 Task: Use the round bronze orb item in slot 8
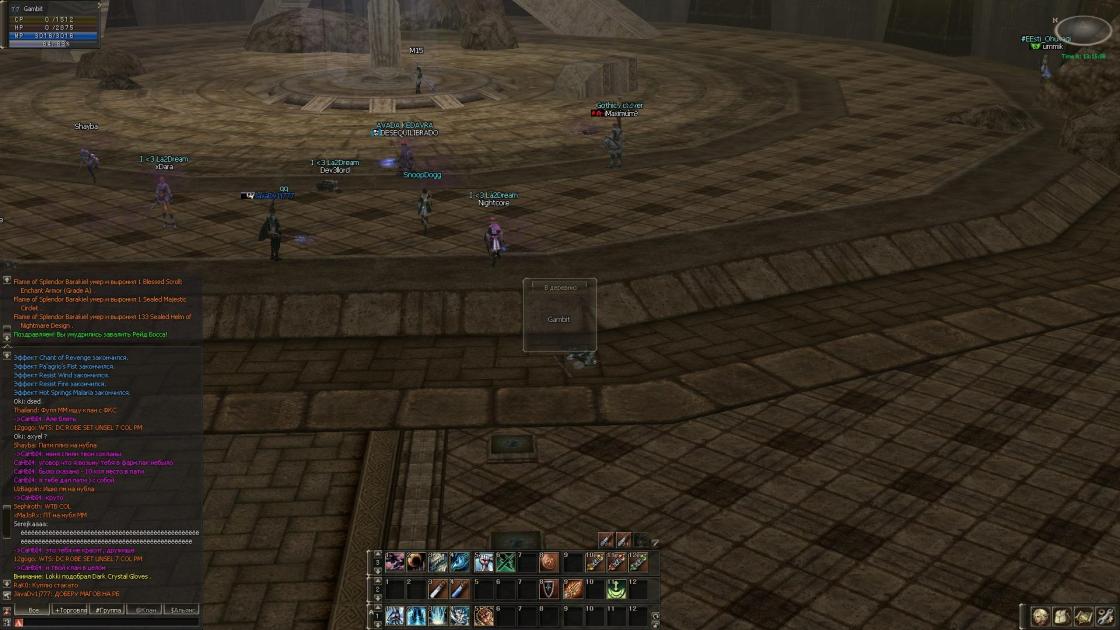[548, 563]
